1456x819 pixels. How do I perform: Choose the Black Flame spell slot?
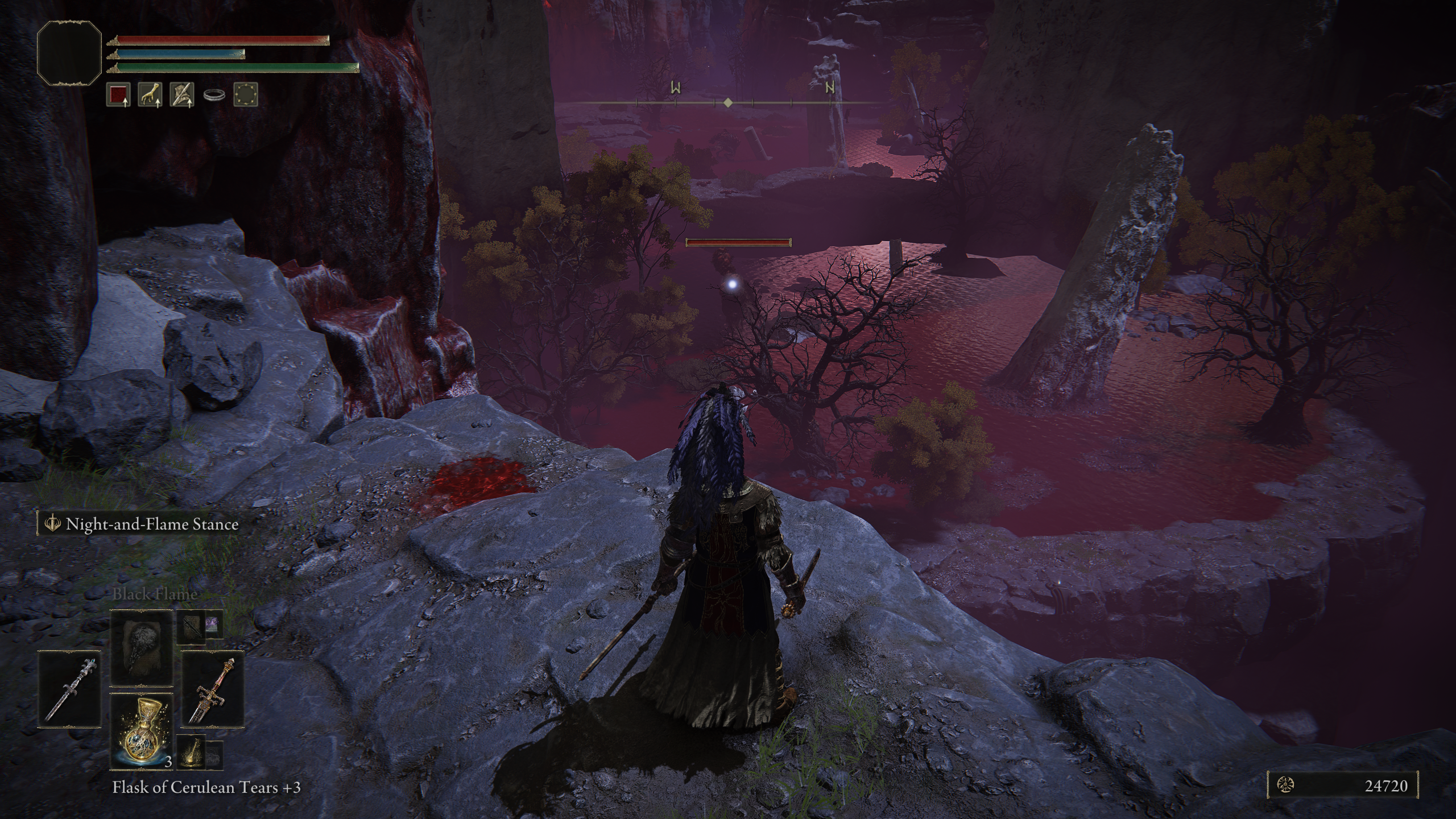(x=141, y=648)
